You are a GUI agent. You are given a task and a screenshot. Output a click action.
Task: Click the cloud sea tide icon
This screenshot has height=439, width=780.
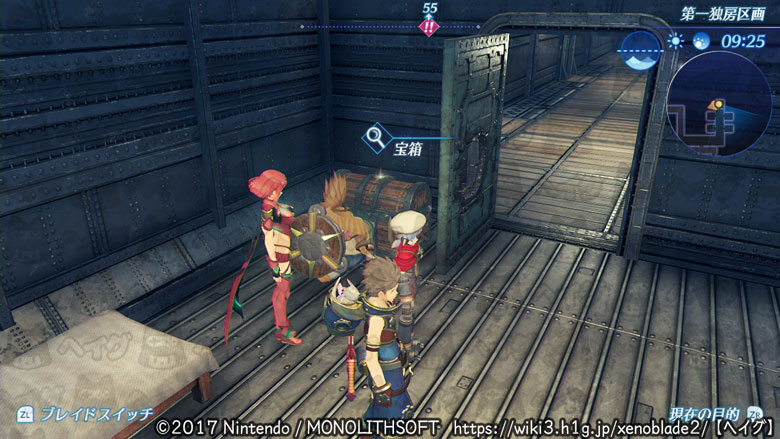(641, 49)
